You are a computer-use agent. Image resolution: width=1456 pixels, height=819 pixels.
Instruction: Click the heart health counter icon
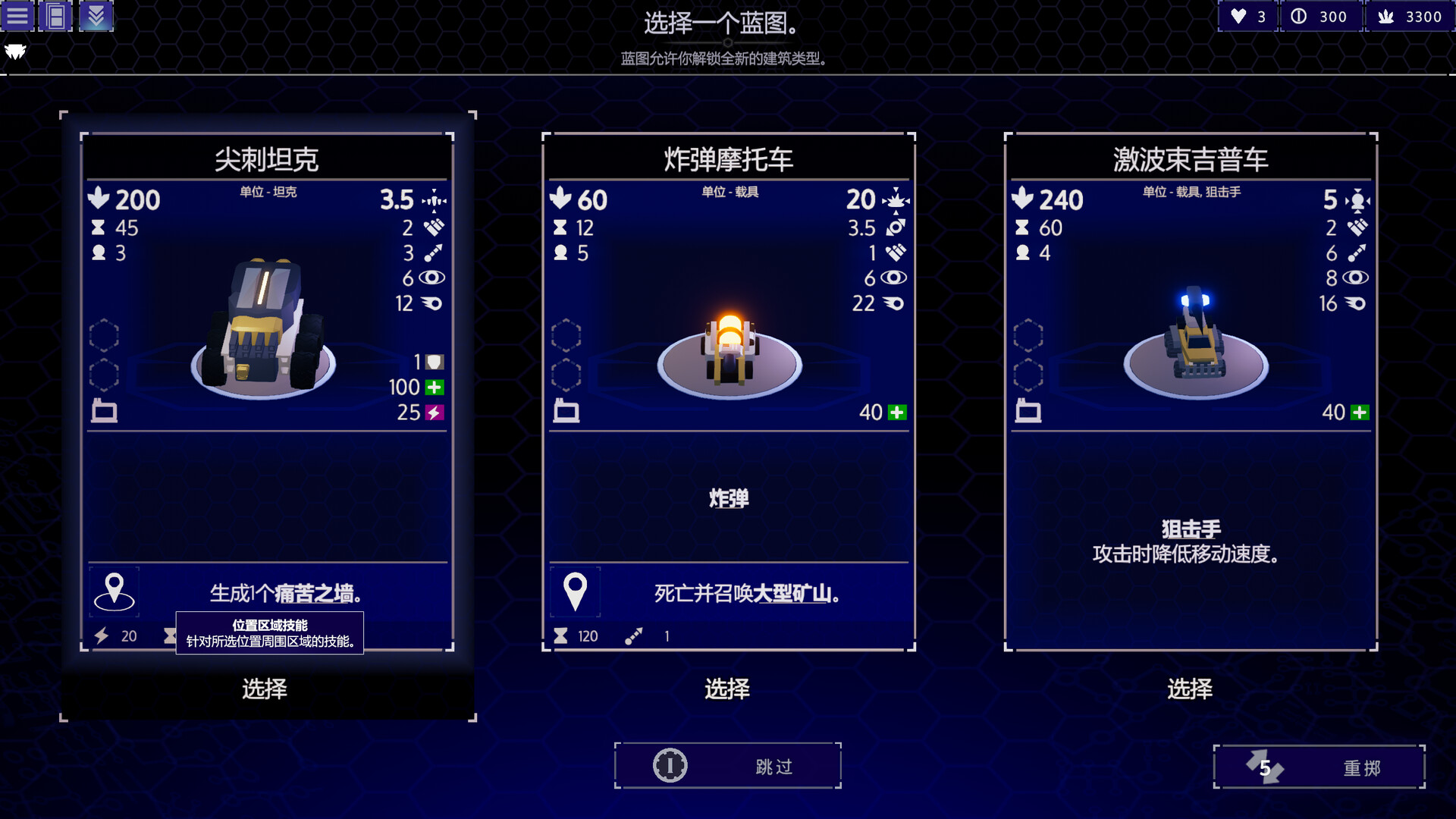click(1238, 15)
